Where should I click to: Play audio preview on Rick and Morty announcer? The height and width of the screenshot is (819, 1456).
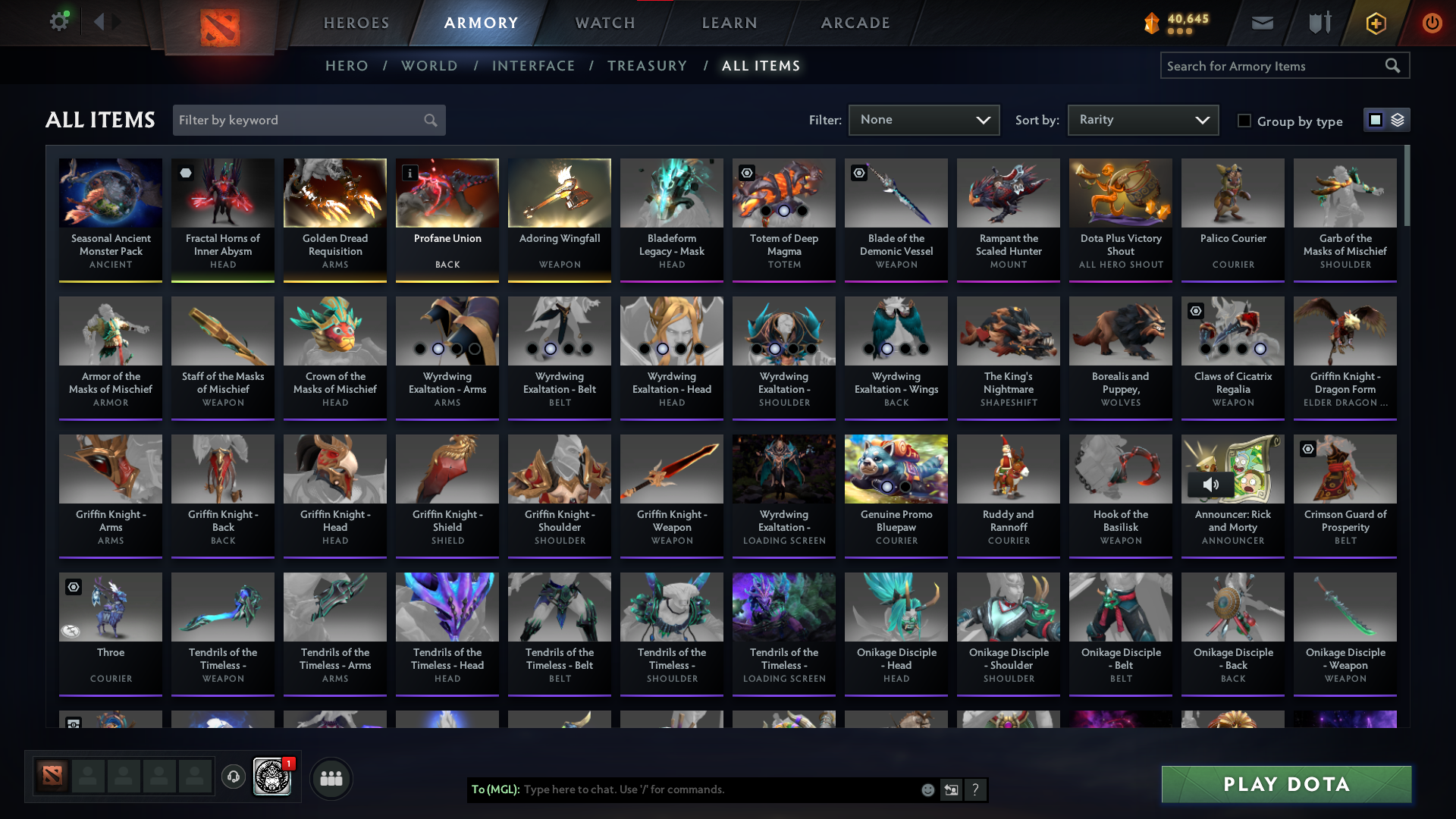tap(1212, 485)
